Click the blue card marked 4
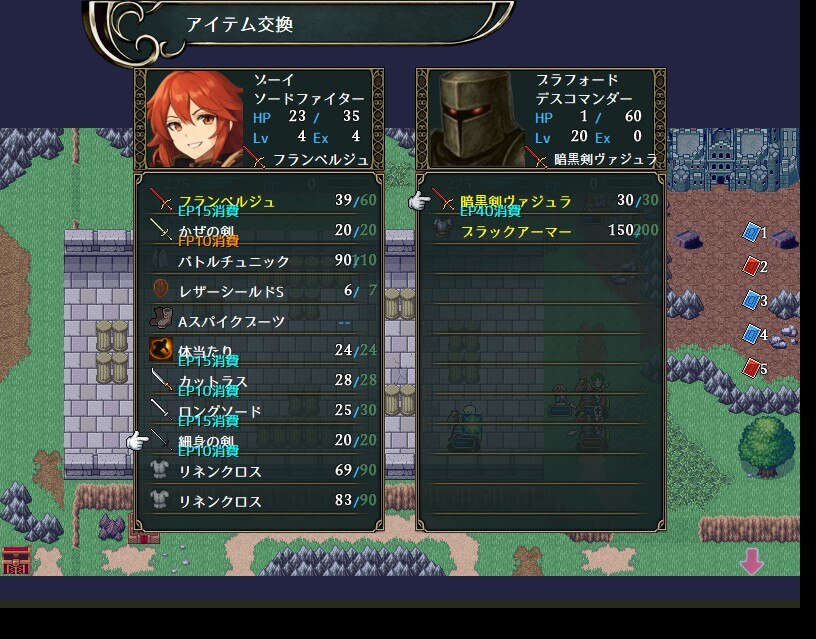The image size is (816, 639). (752, 334)
